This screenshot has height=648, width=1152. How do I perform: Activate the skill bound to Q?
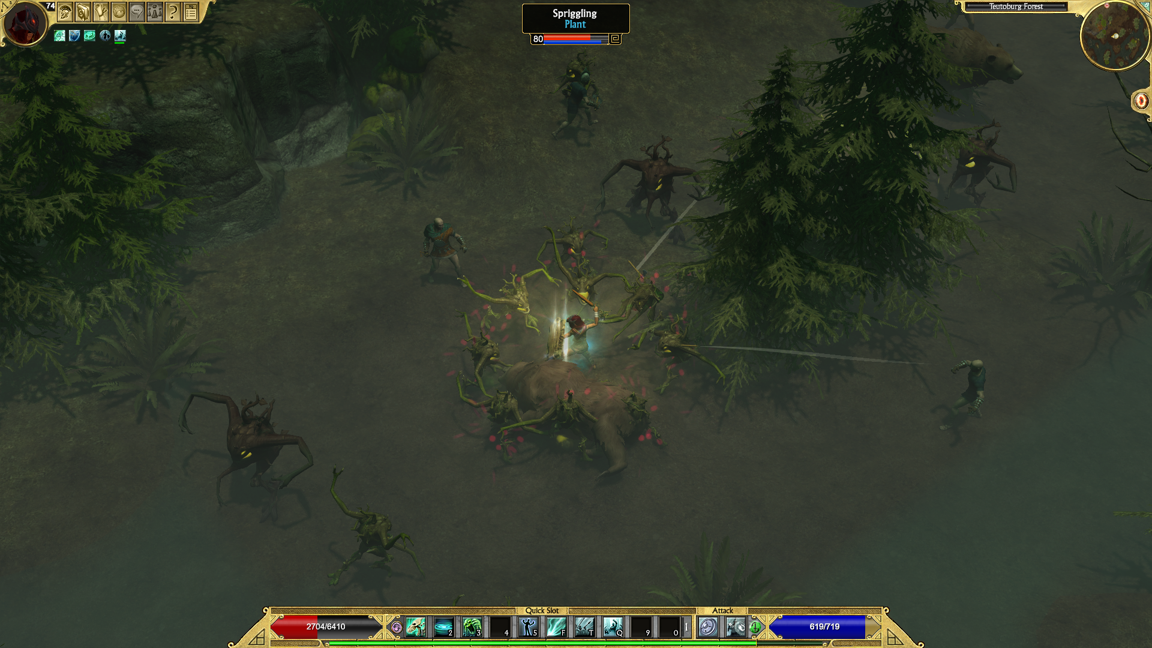pyautogui.click(x=612, y=627)
